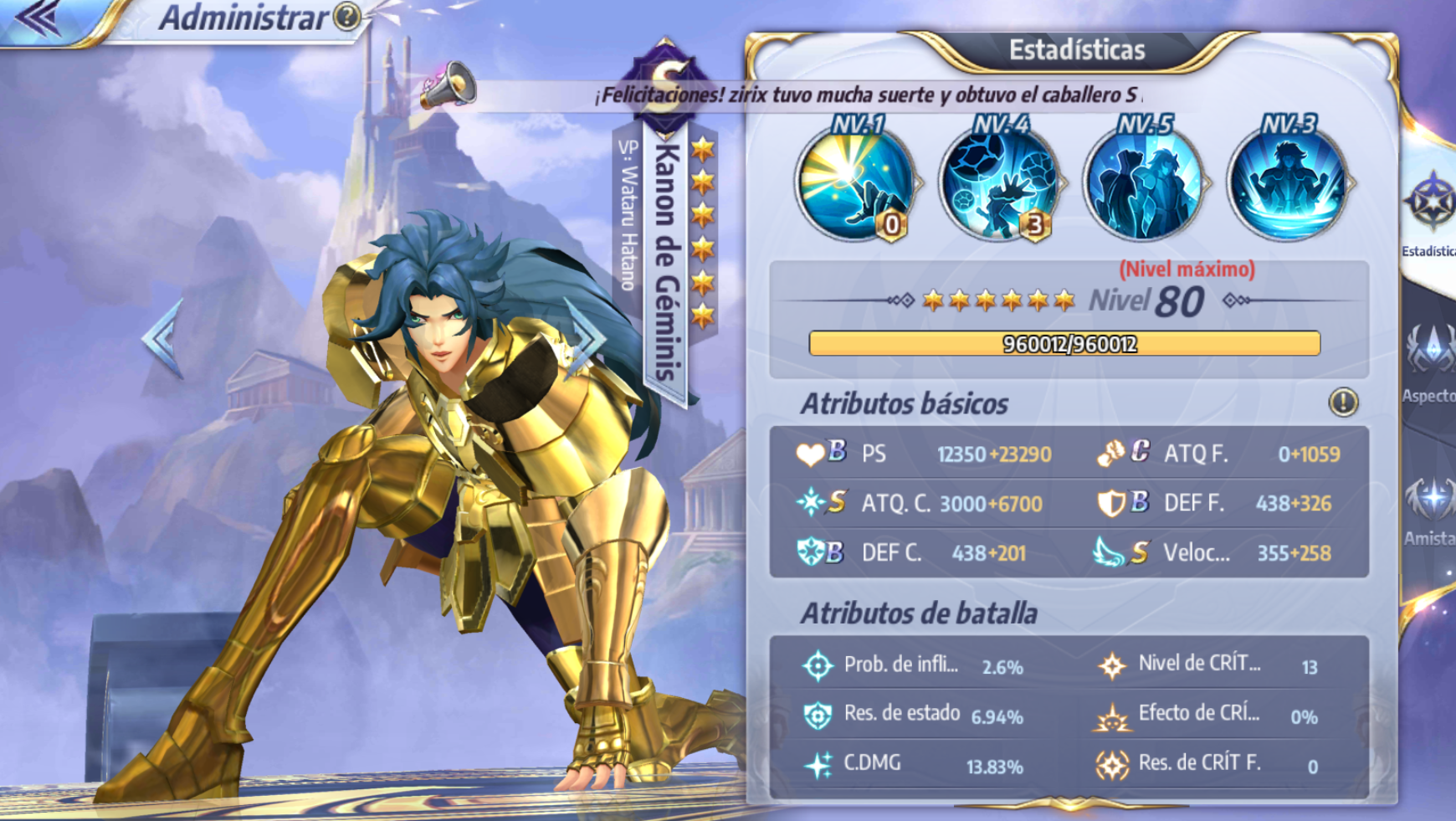Open the basic attributes info exclamation icon
This screenshot has height=821, width=1456.
[1343, 403]
